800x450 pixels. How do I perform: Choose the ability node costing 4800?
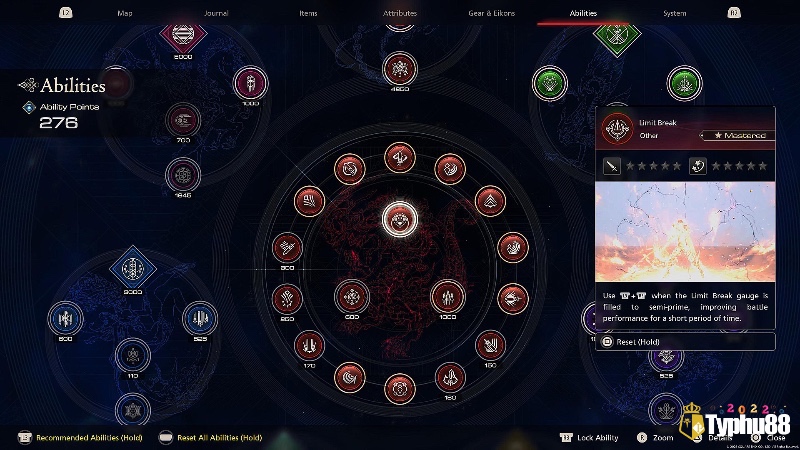[x=400, y=69]
